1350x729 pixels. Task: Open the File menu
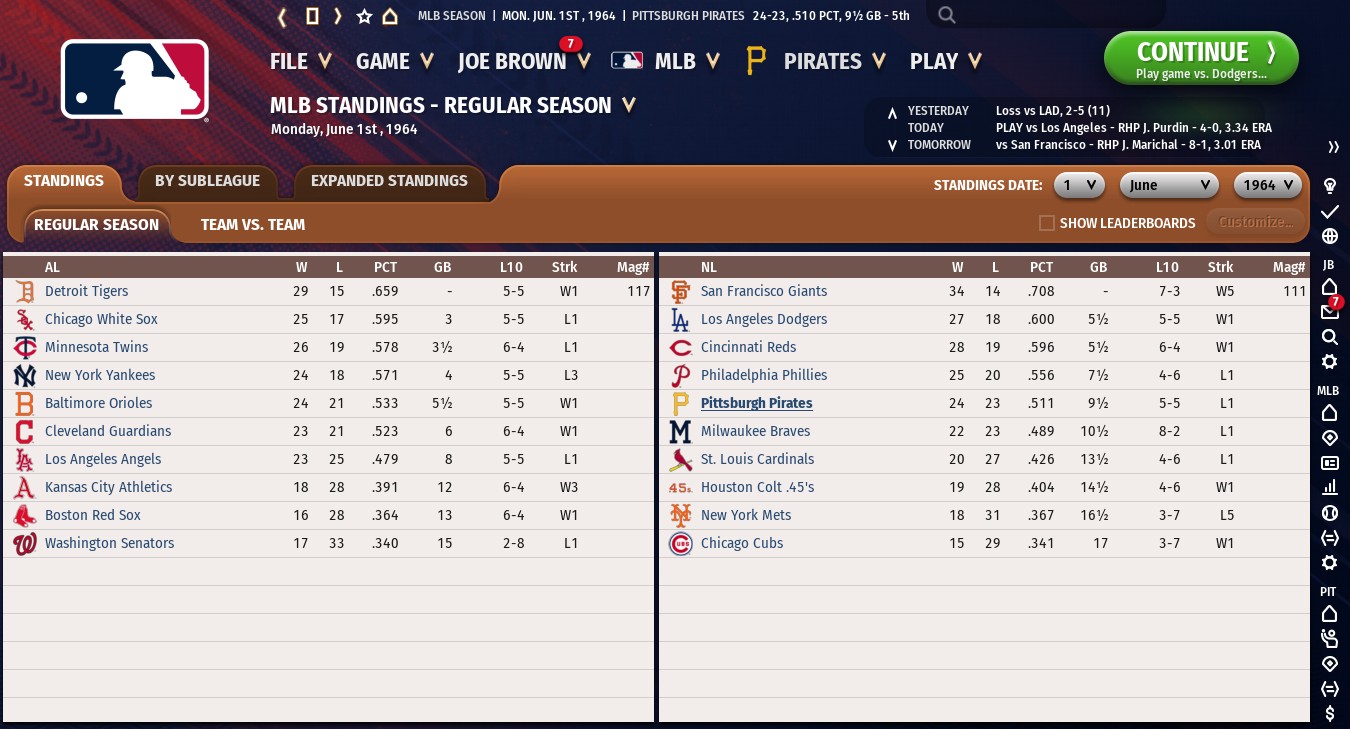pyautogui.click(x=300, y=61)
